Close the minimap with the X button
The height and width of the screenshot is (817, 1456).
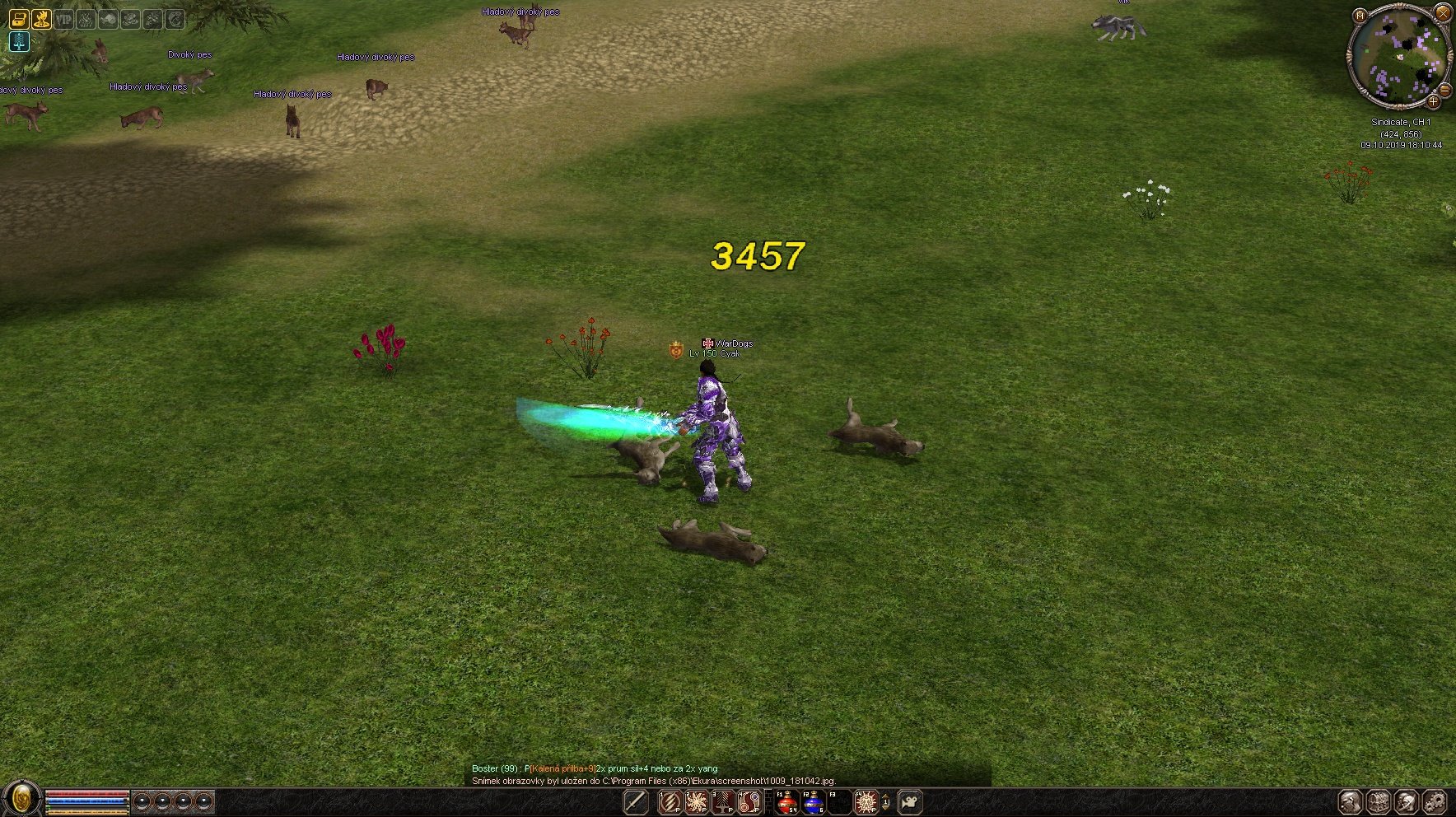click(x=1442, y=12)
